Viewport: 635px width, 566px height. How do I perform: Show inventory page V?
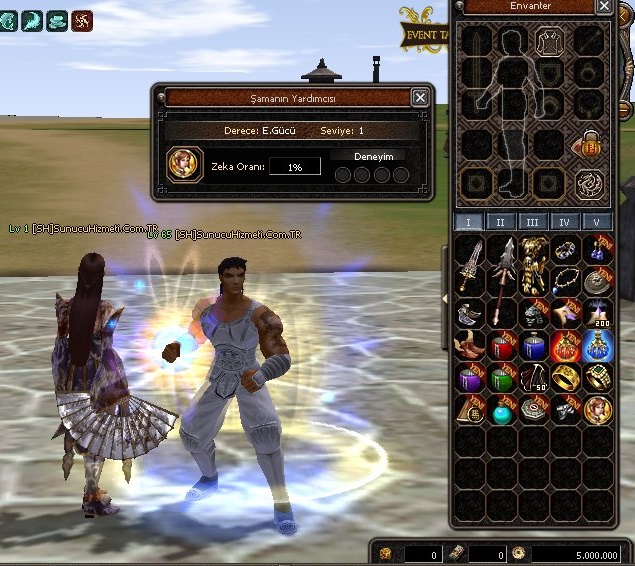[x=596, y=222]
